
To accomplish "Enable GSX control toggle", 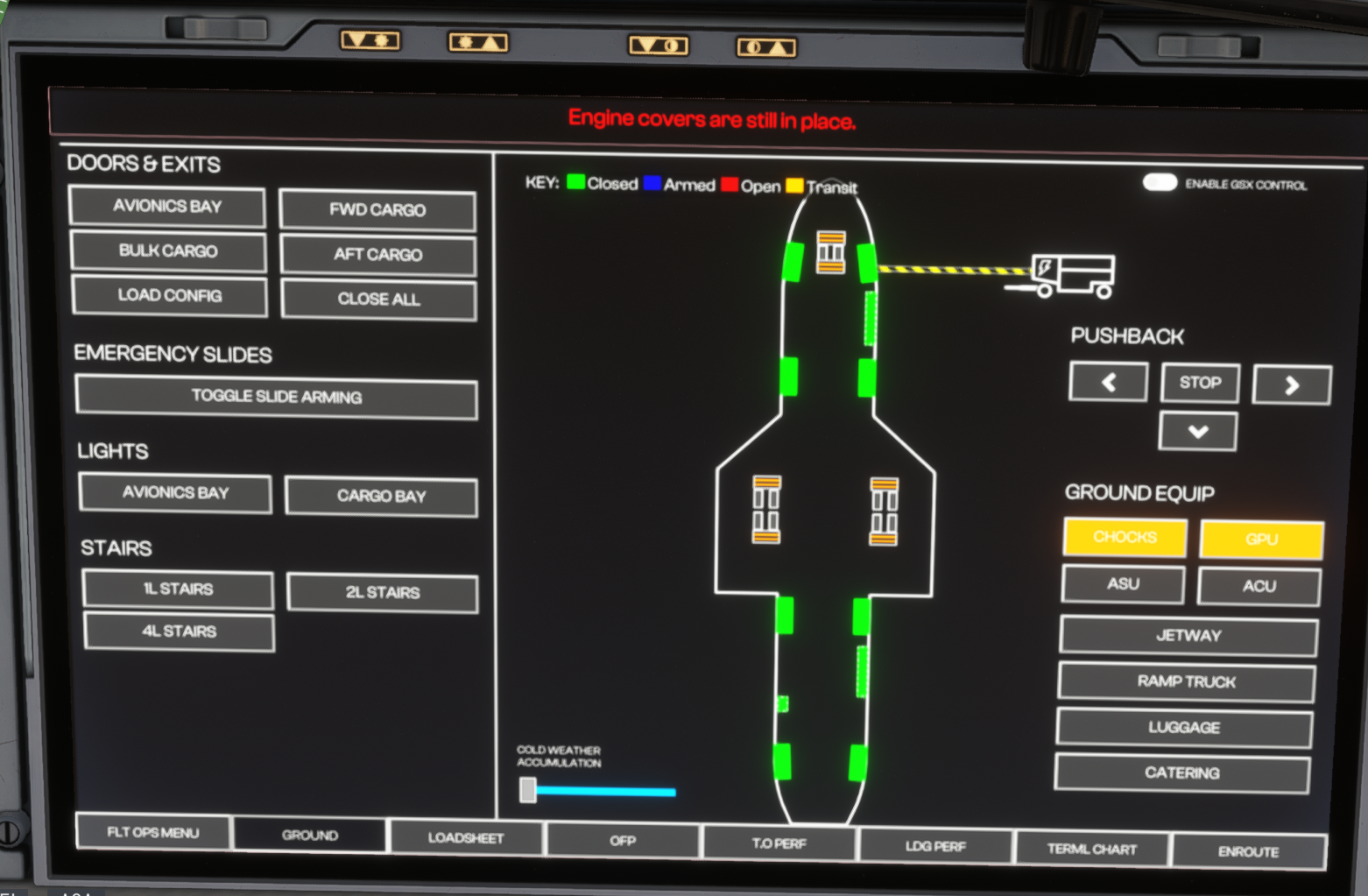I will click(1160, 182).
